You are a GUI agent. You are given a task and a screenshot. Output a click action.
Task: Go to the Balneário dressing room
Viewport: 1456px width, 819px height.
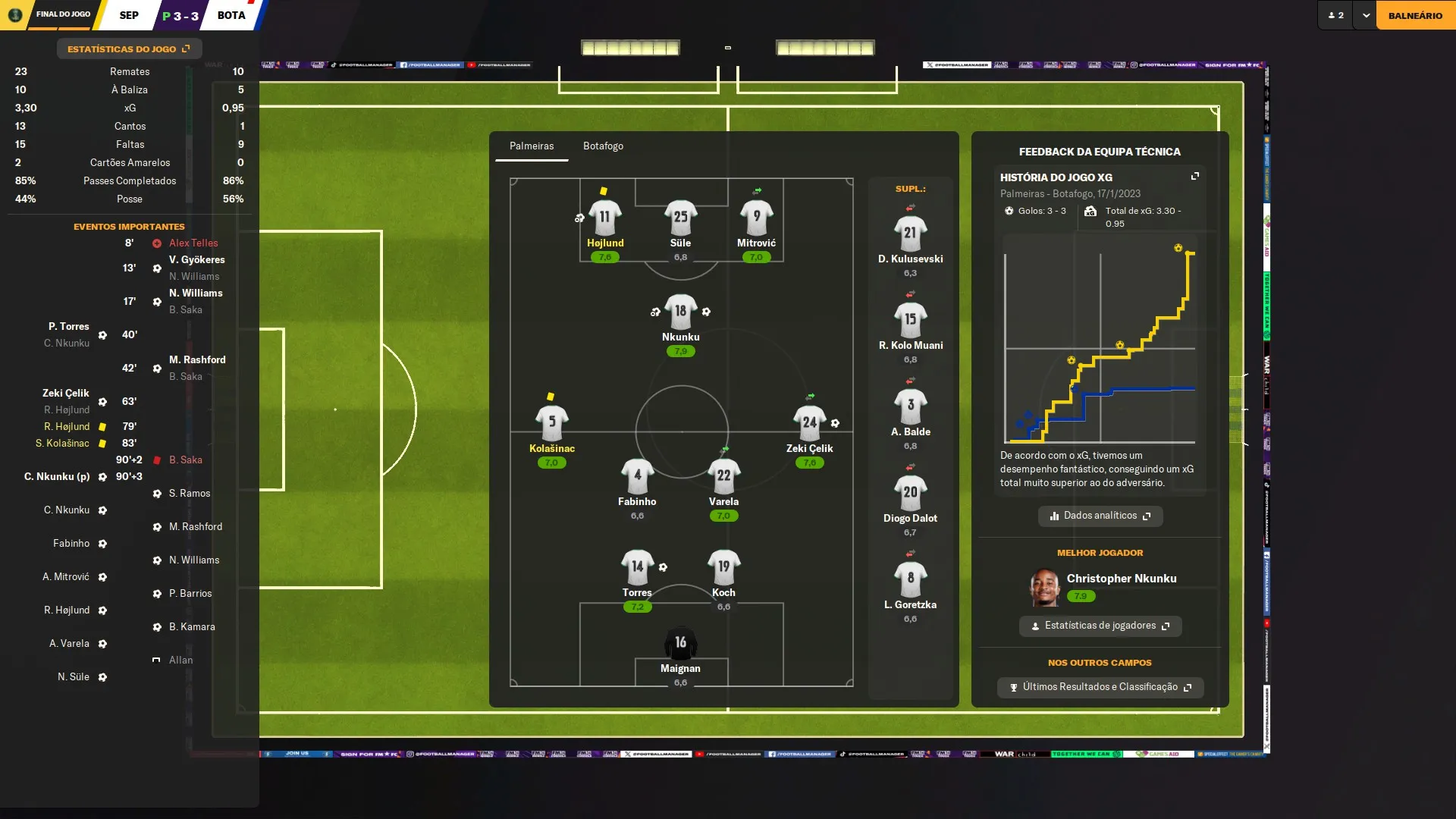[x=1415, y=15]
